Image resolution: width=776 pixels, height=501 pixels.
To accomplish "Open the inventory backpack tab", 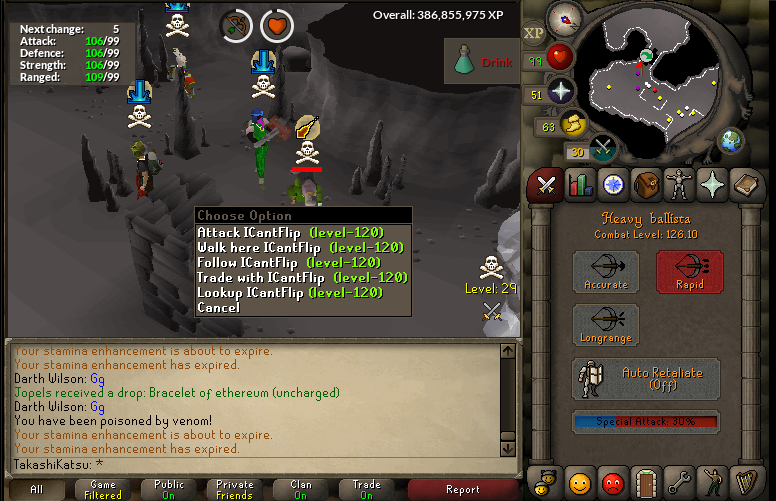I will point(646,184).
